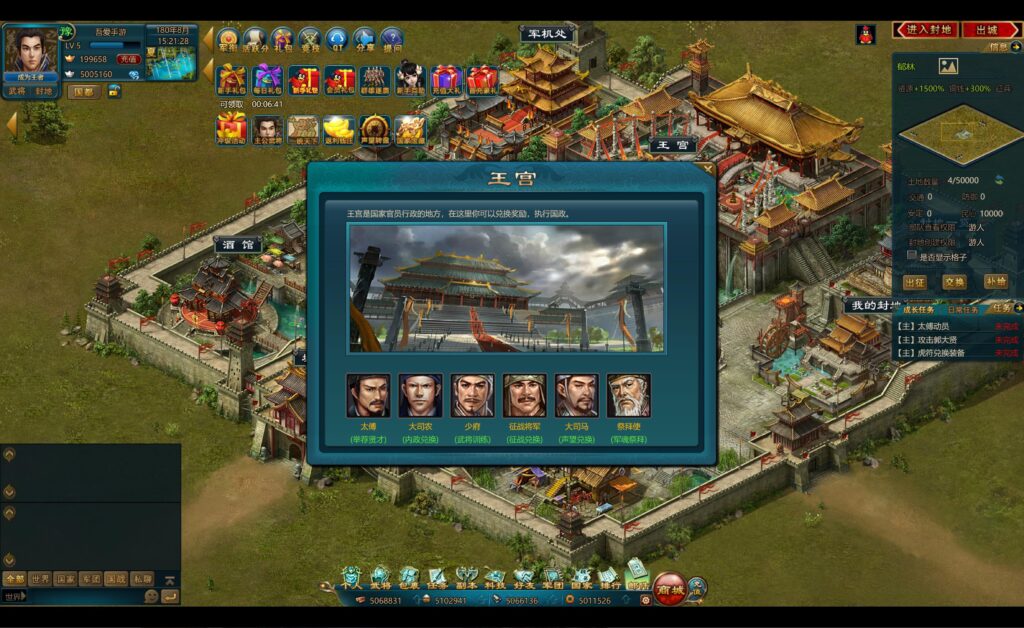The image size is (1024, 628).
Task: Switch chat to the 世界 channel tab
Action: (x=40, y=578)
